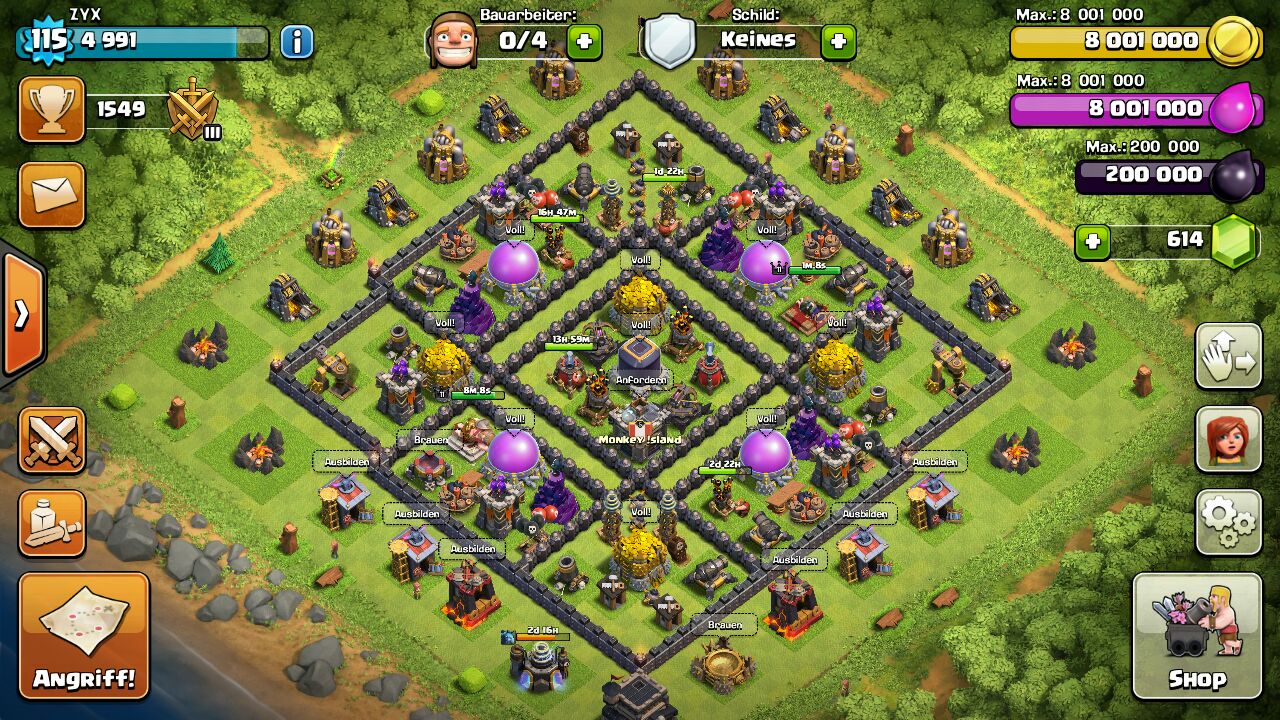Screen dimensions: 1280x720
Task: Open the army overview button
Action: coord(51,523)
